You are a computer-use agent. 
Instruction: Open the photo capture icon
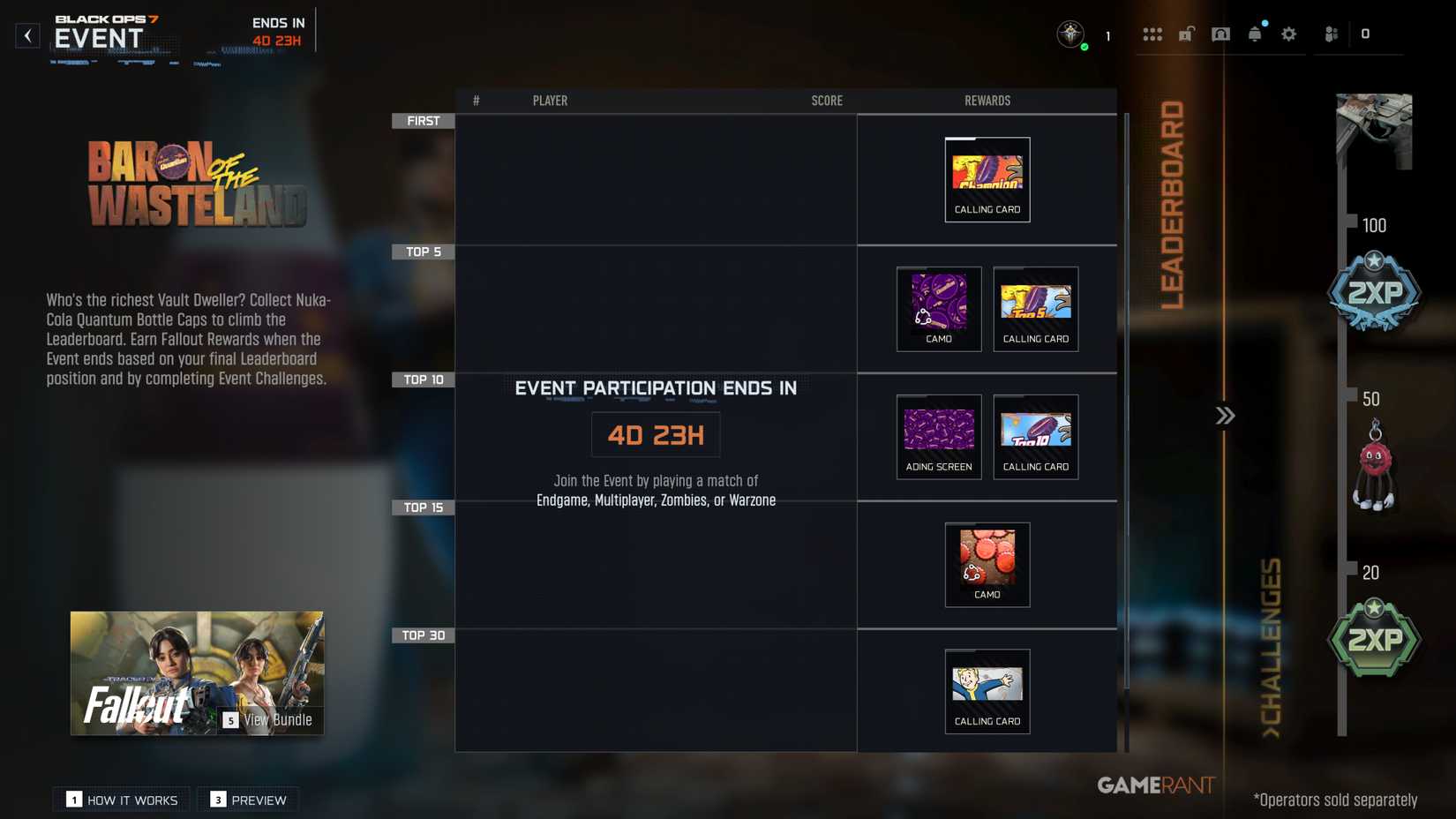click(x=1220, y=34)
